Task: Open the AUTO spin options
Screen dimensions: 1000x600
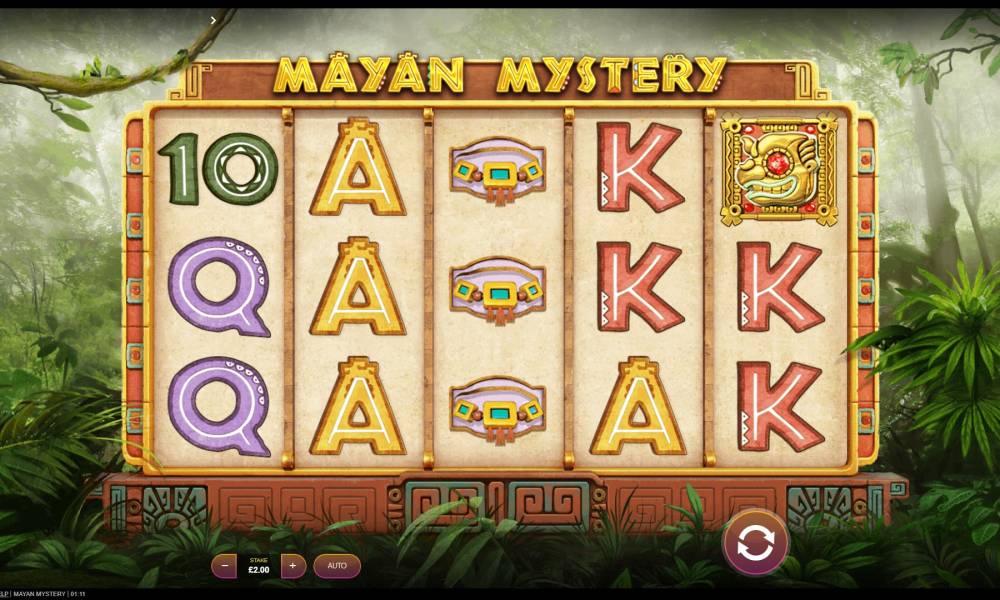Action: (x=337, y=566)
